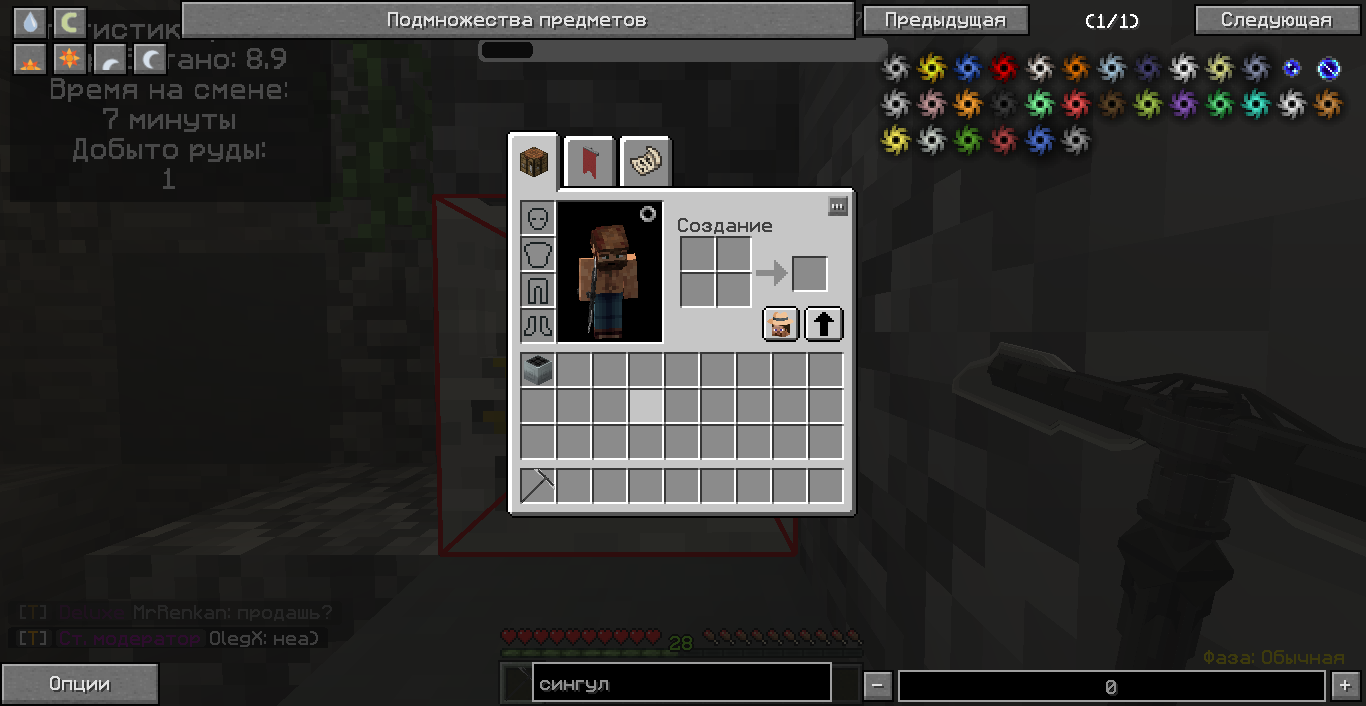Image resolution: width=1366 pixels, height=706 pixels.
Task: Go to the Следующая item page
Action: 1276,20
